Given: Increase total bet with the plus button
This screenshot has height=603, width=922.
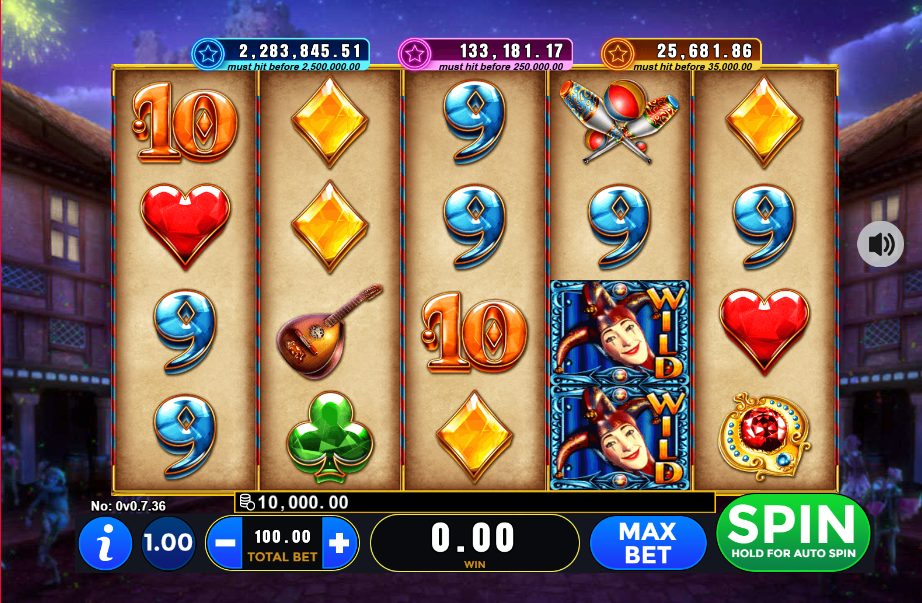Looking at the screenshot, I should [340, 543].
